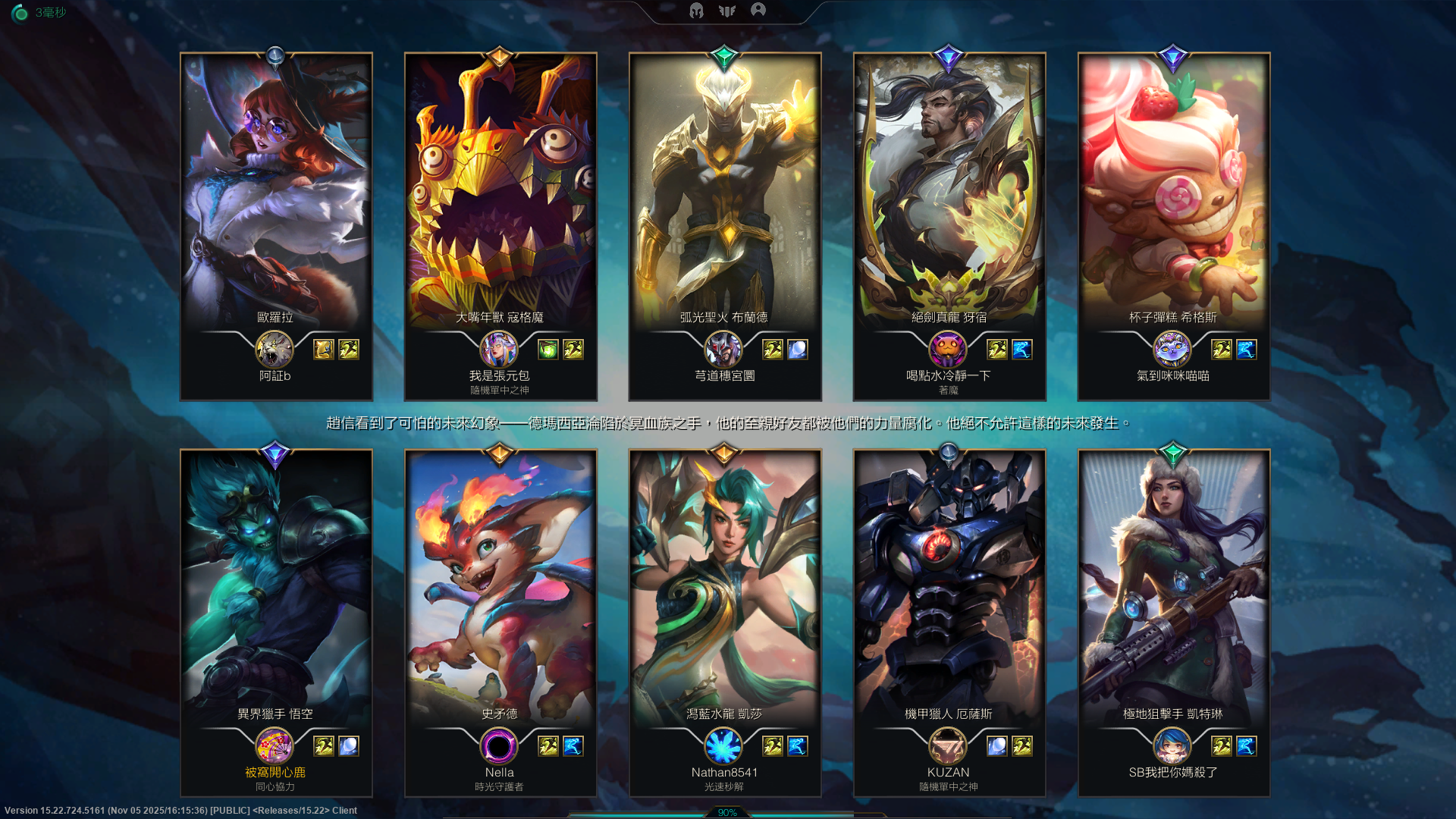
Task: Choose the player silhouette icon up top
Action: tap(758, 10)
